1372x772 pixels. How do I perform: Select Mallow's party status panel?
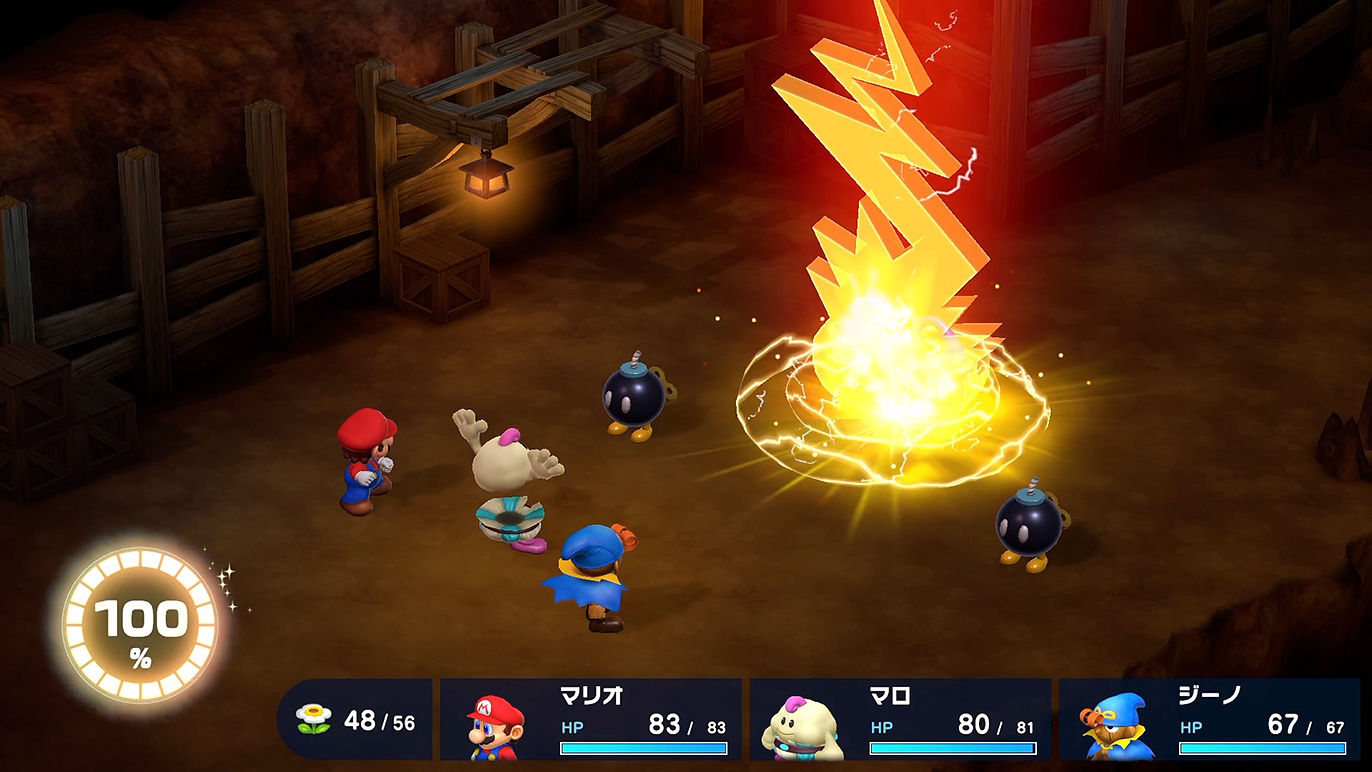point(900,720)
